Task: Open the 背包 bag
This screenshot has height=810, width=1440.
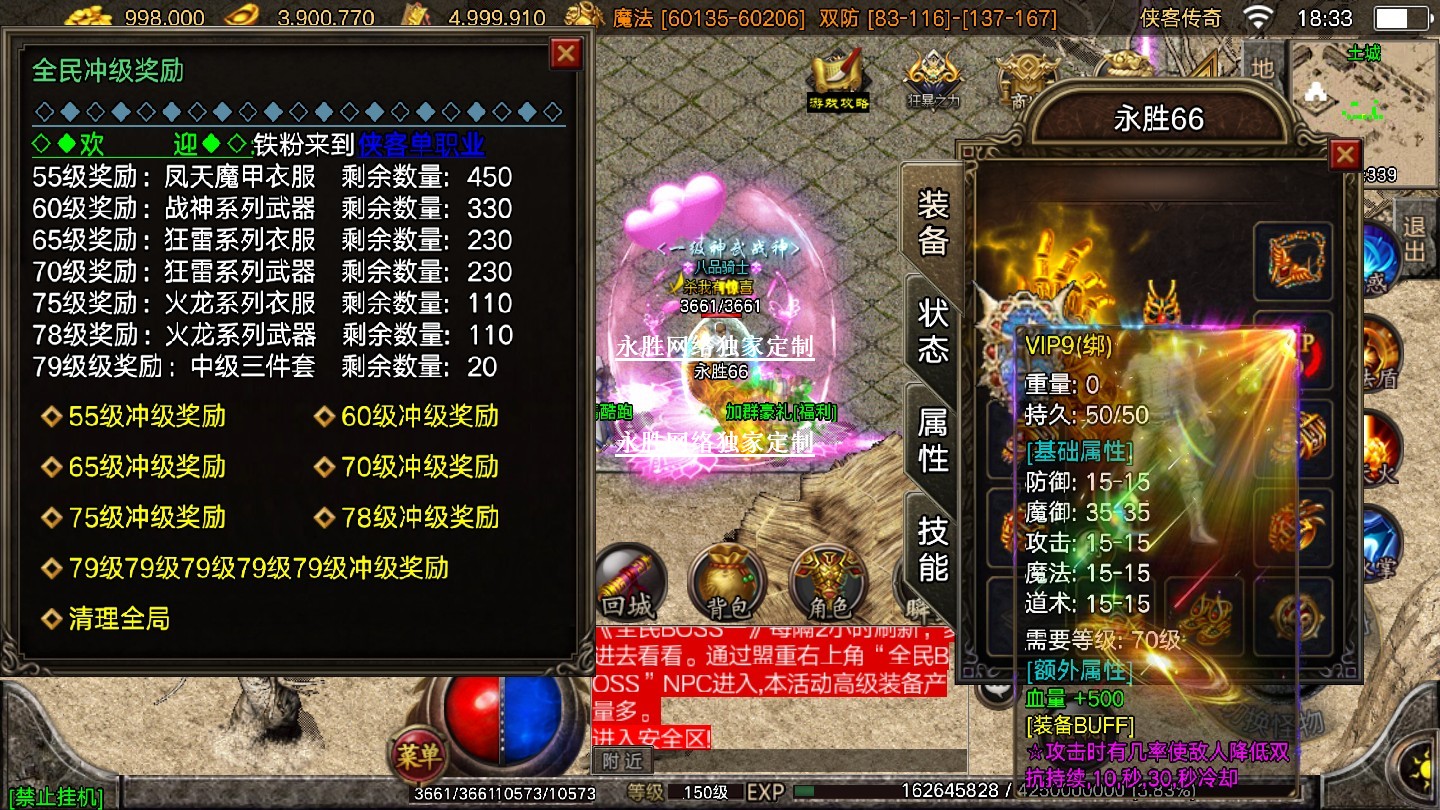Action: pos(729,582)
